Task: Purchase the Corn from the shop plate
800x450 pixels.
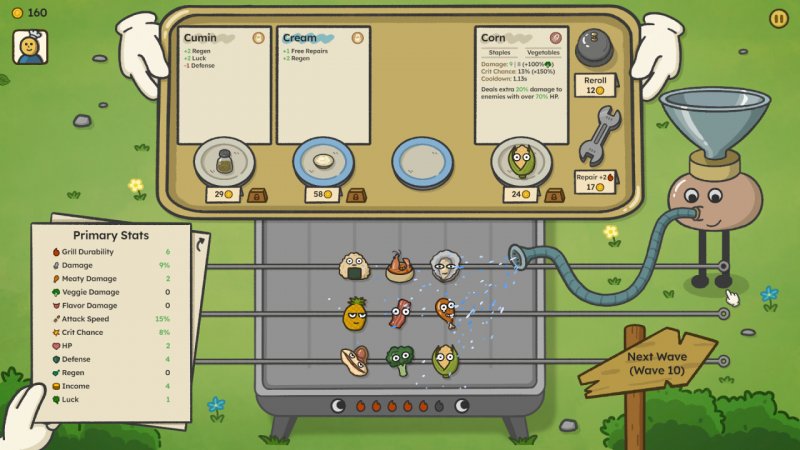Action: [521, 161]
